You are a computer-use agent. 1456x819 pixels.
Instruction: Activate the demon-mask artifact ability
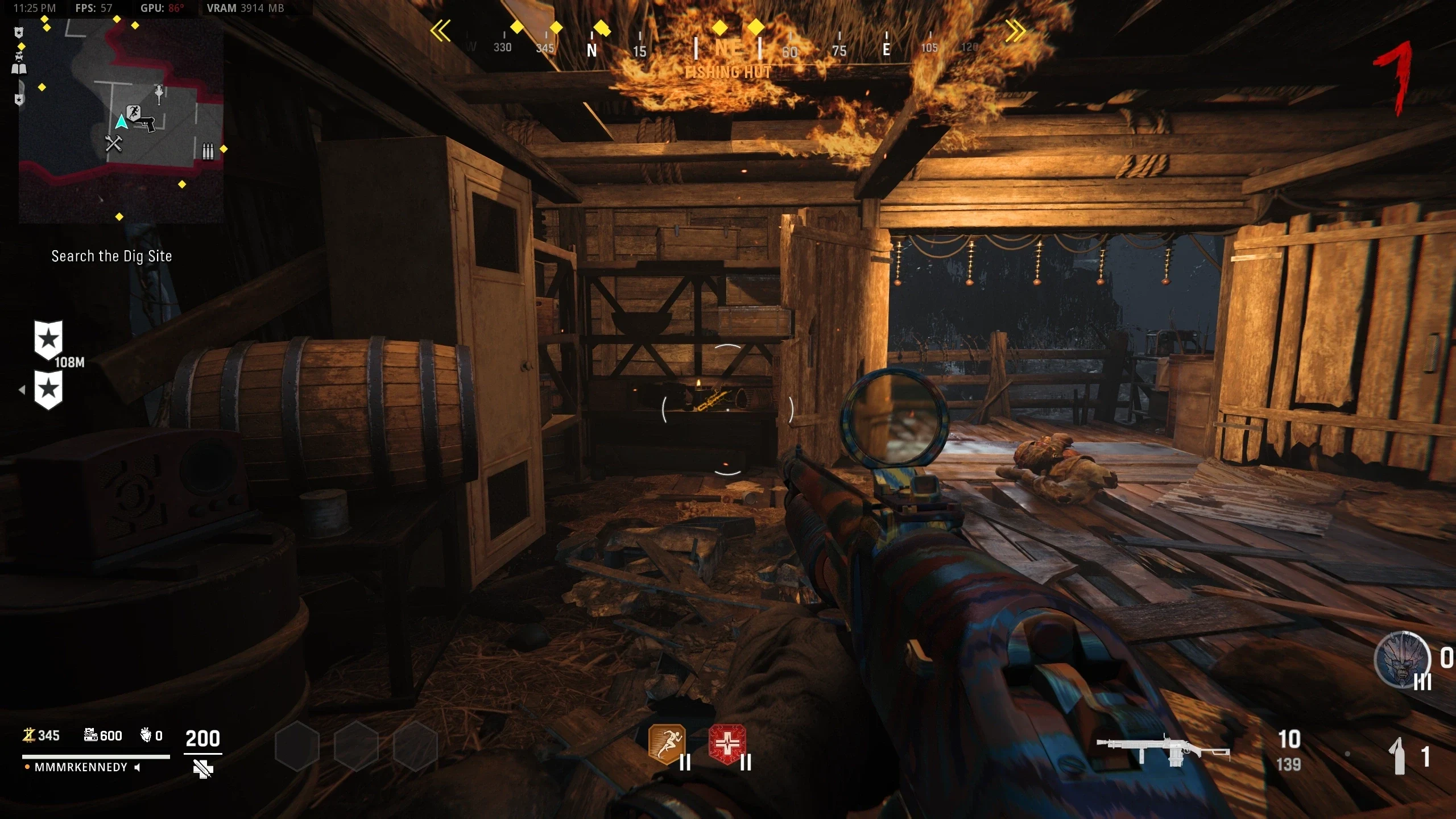tap(1401, 660)
